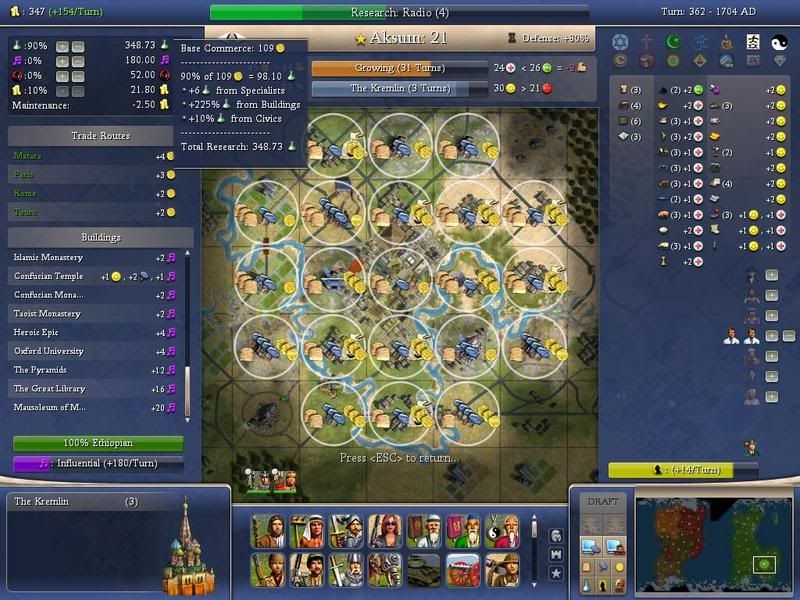
Task: Decrease the culture rate with minus button
Action: click(79, 61)
